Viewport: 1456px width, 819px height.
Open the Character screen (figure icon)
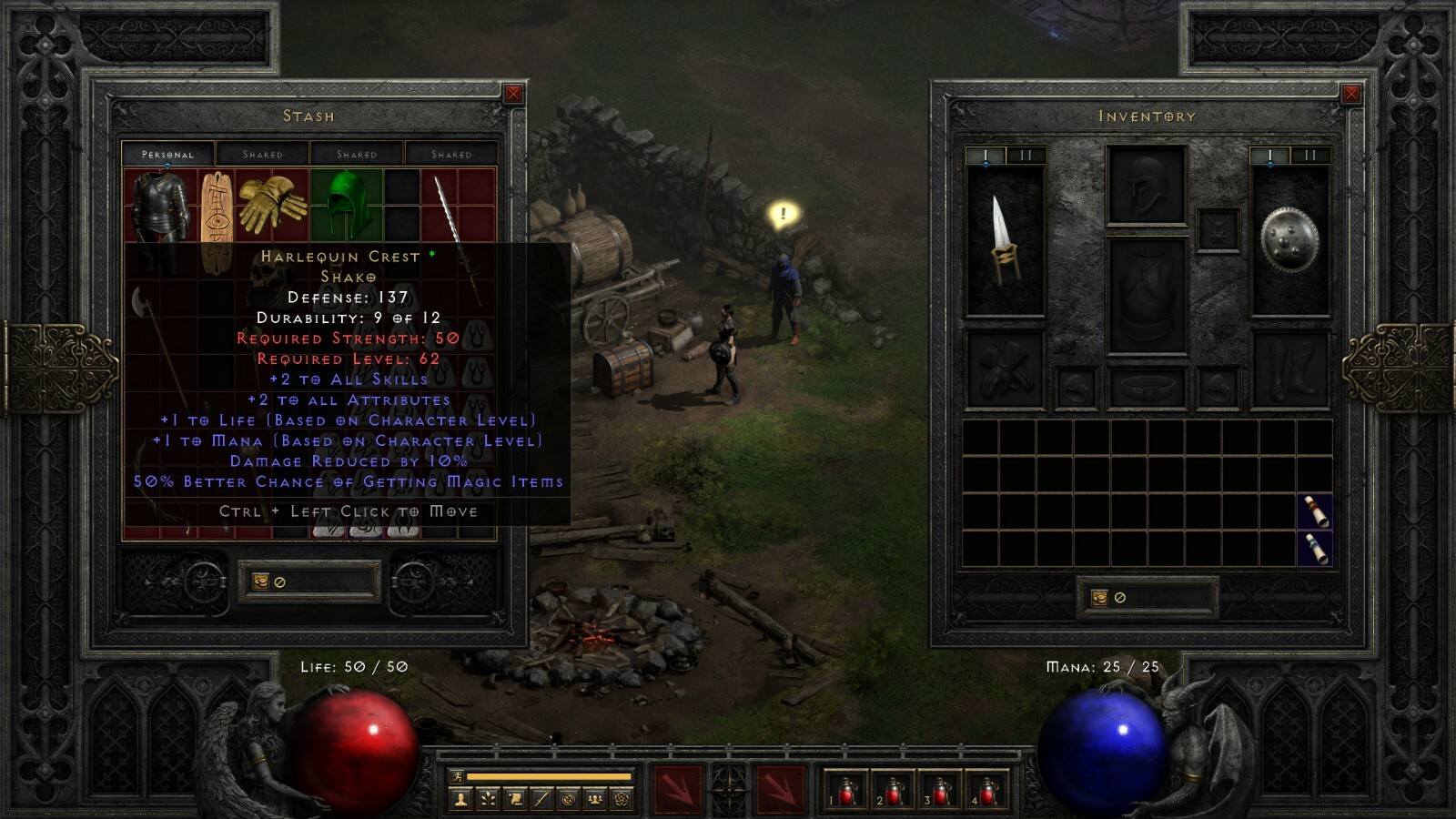(x=460, y=798)
